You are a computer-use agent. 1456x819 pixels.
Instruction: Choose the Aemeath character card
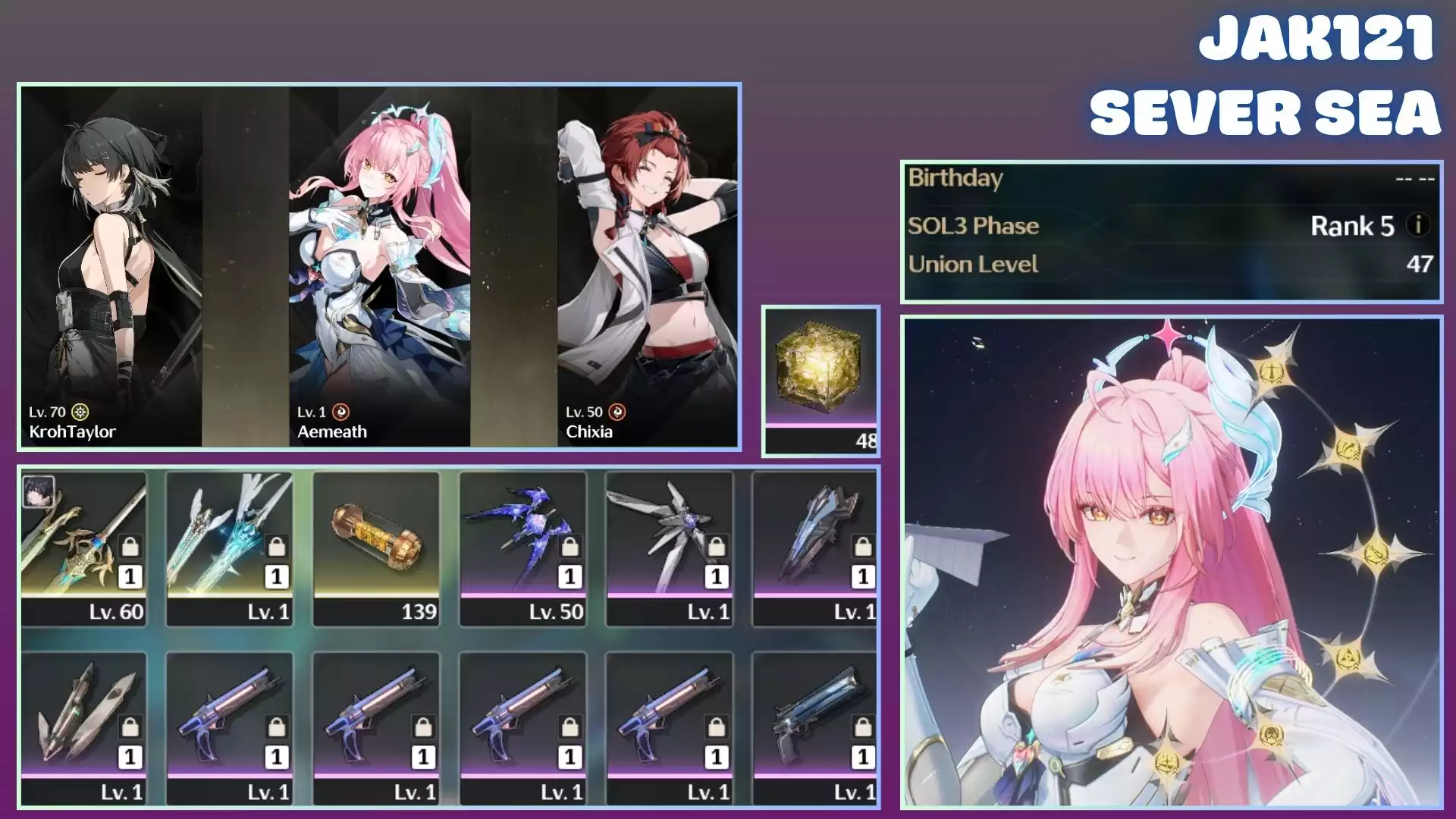coord(379,265)
